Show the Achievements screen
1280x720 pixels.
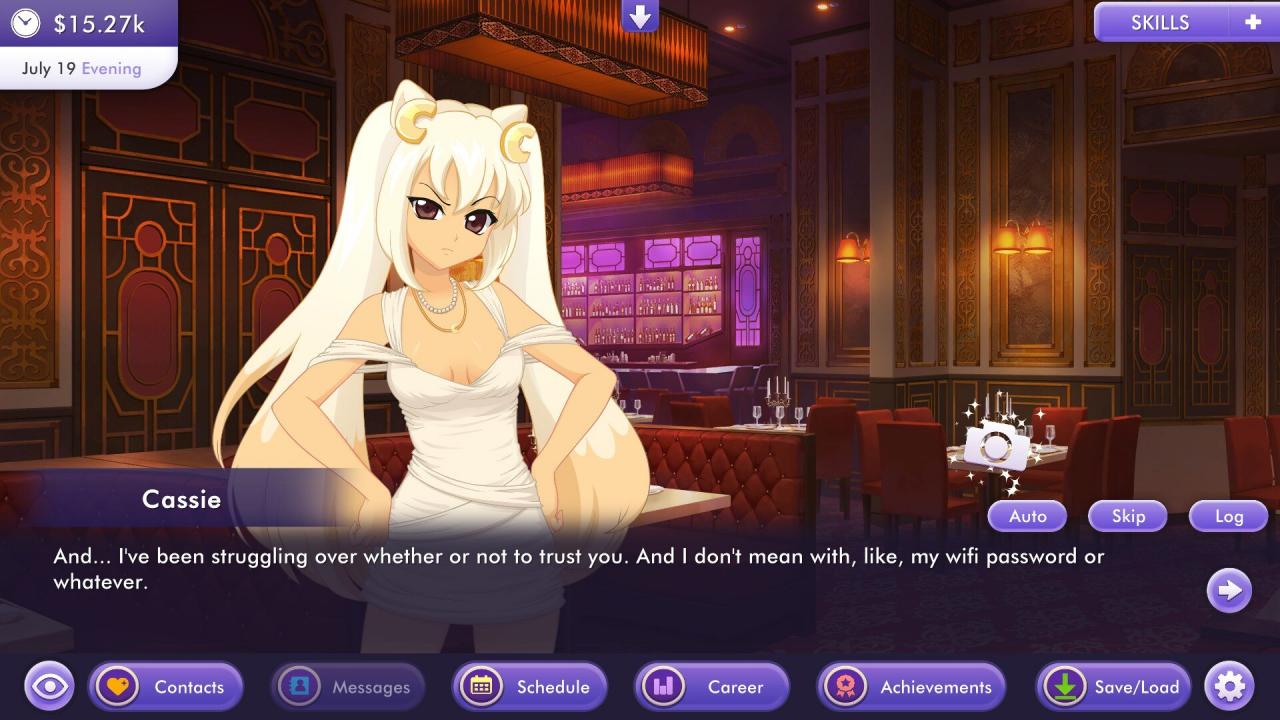click(x=911, y=687)
